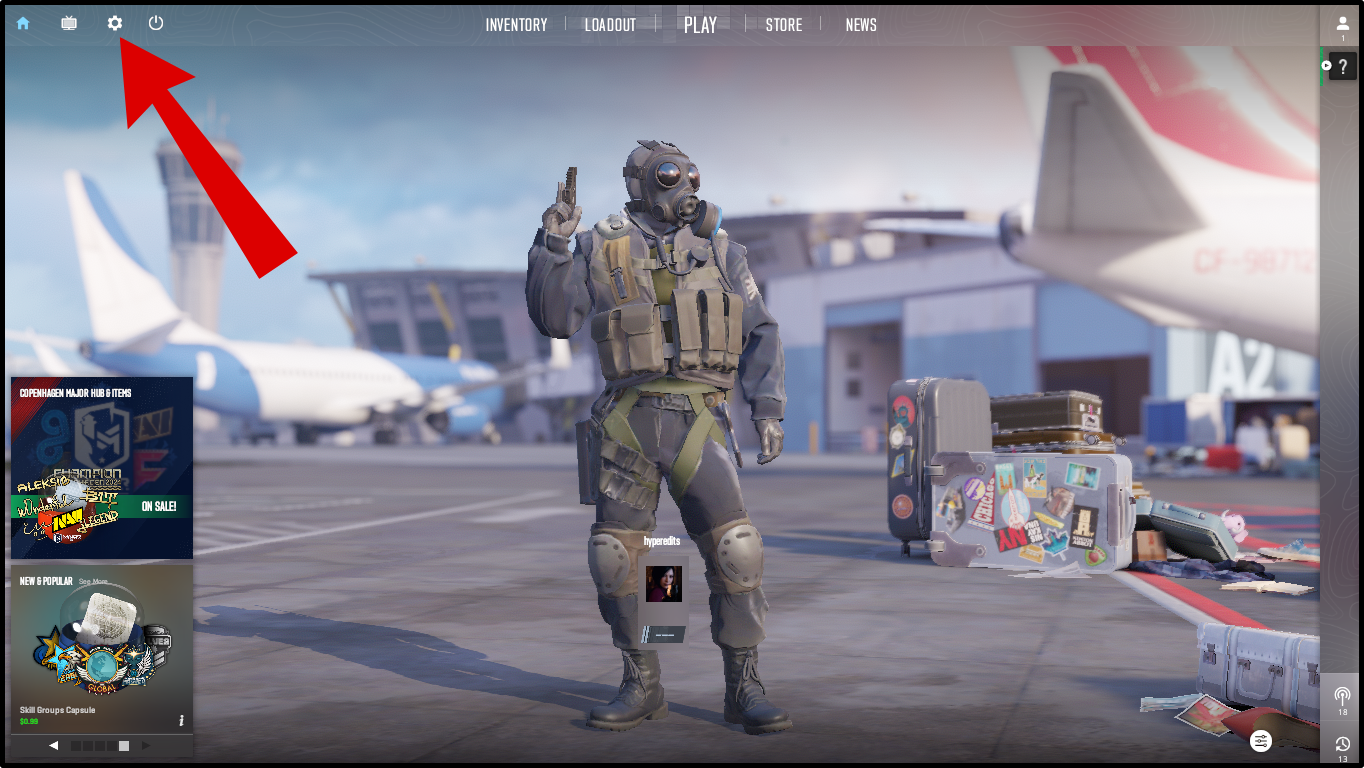Viewport: 1364px width, 768px height.
Task: Click the power quit icon
Action: point(156,23)
